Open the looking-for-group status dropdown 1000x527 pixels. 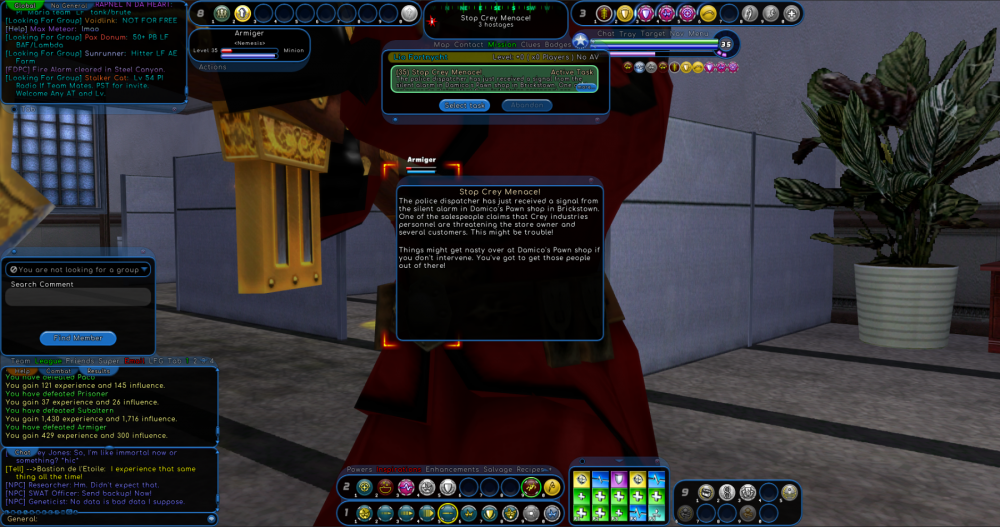(145, 269)
